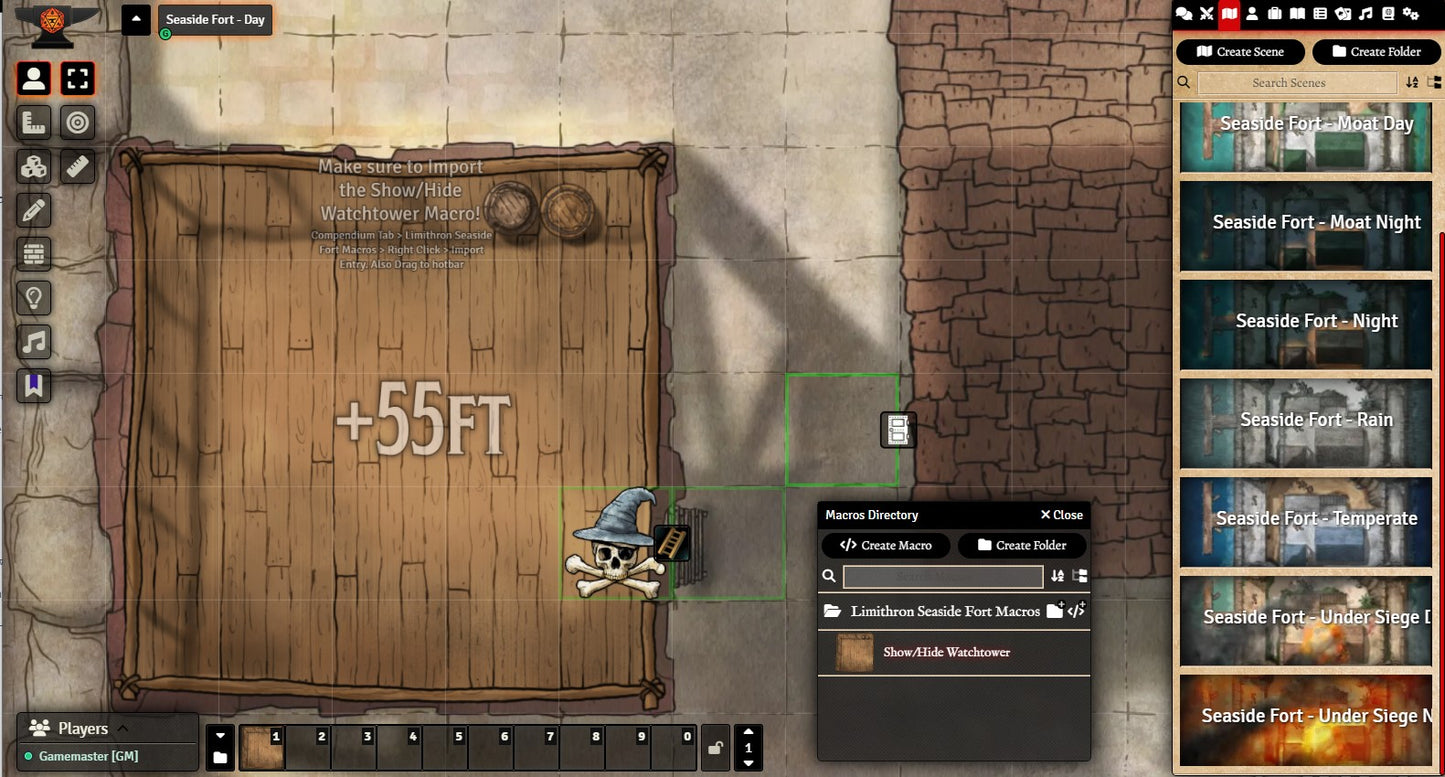Select the Seaside Fort - Day scene navigation tab
The width and height of the screenshot is (1445, 777).
pos(214,20)
